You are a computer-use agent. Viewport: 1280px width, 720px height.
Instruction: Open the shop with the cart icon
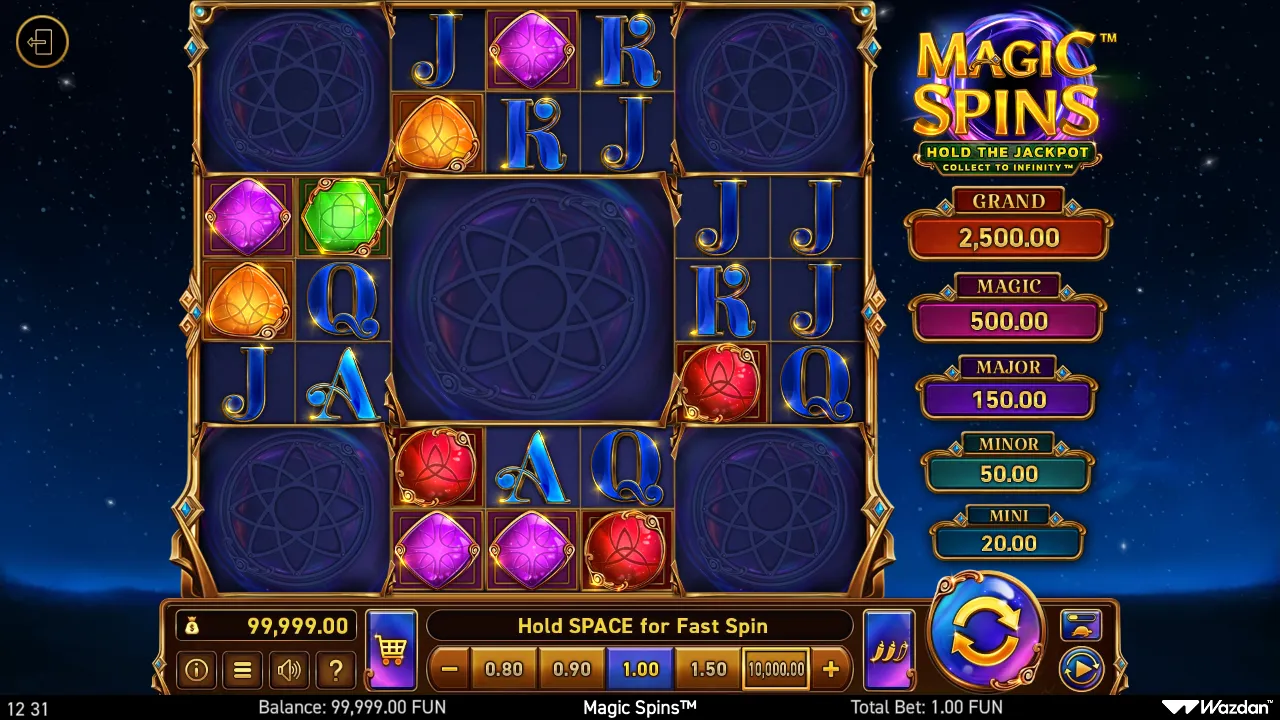click(390, 648)
